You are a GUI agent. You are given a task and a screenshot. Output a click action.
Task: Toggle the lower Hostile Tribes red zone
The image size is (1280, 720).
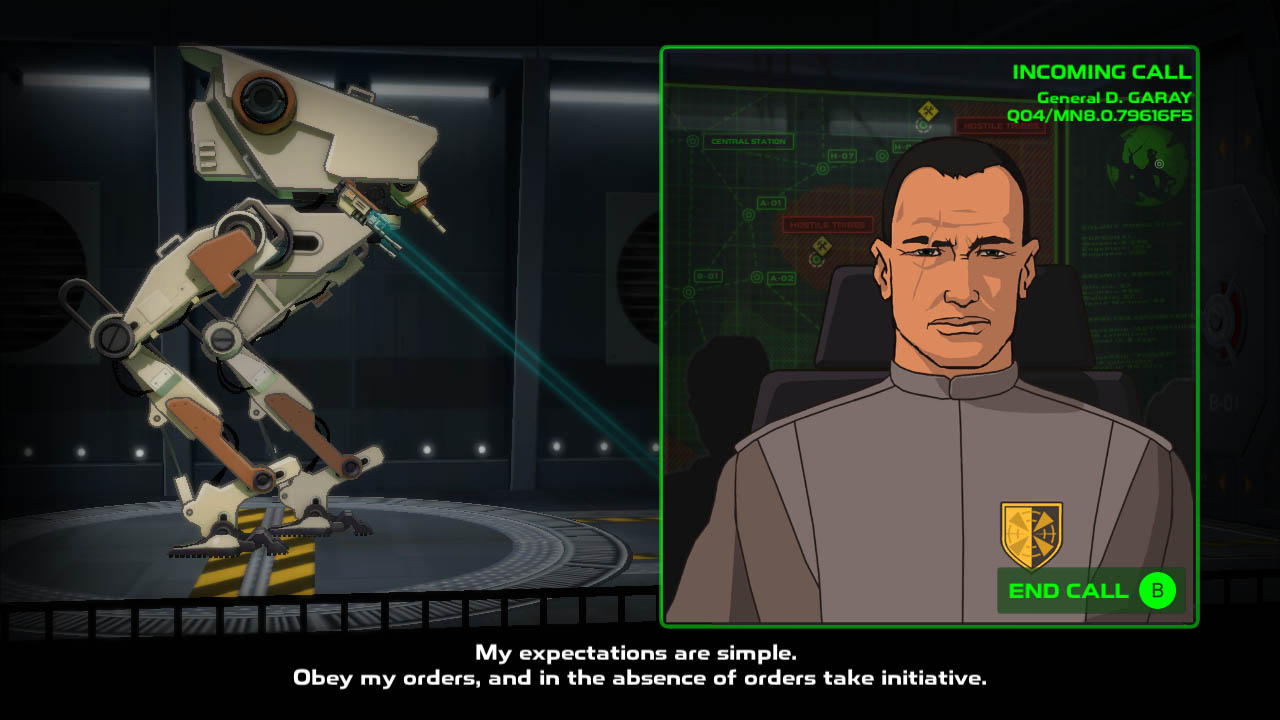click(x=826, y=226)
